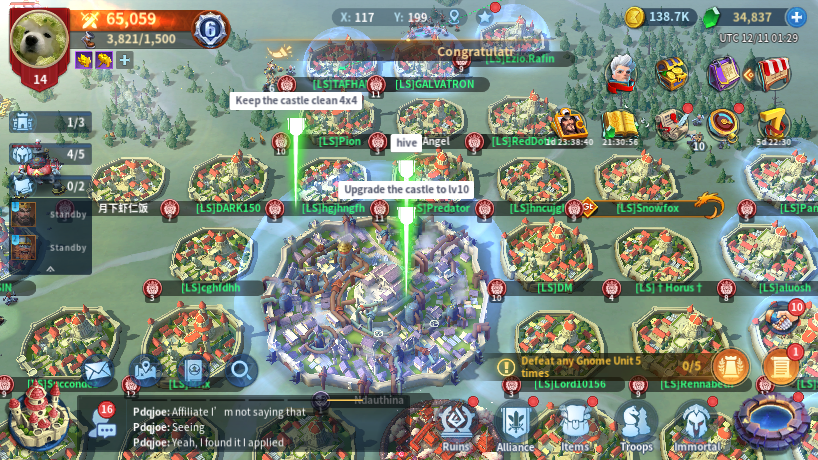The image size is (818, 460).
Task: Open the star bookmarks icon
Action: click(486, 17)
